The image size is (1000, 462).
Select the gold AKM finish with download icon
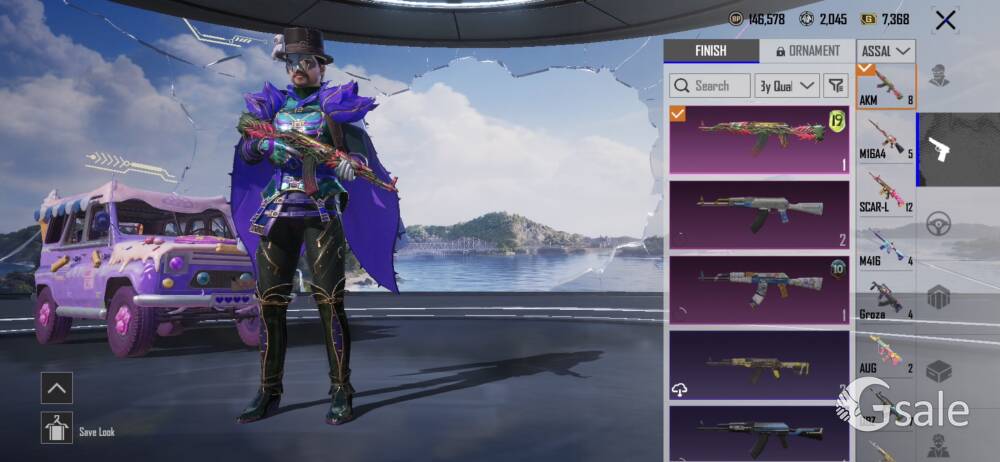(x=759, y=364)
